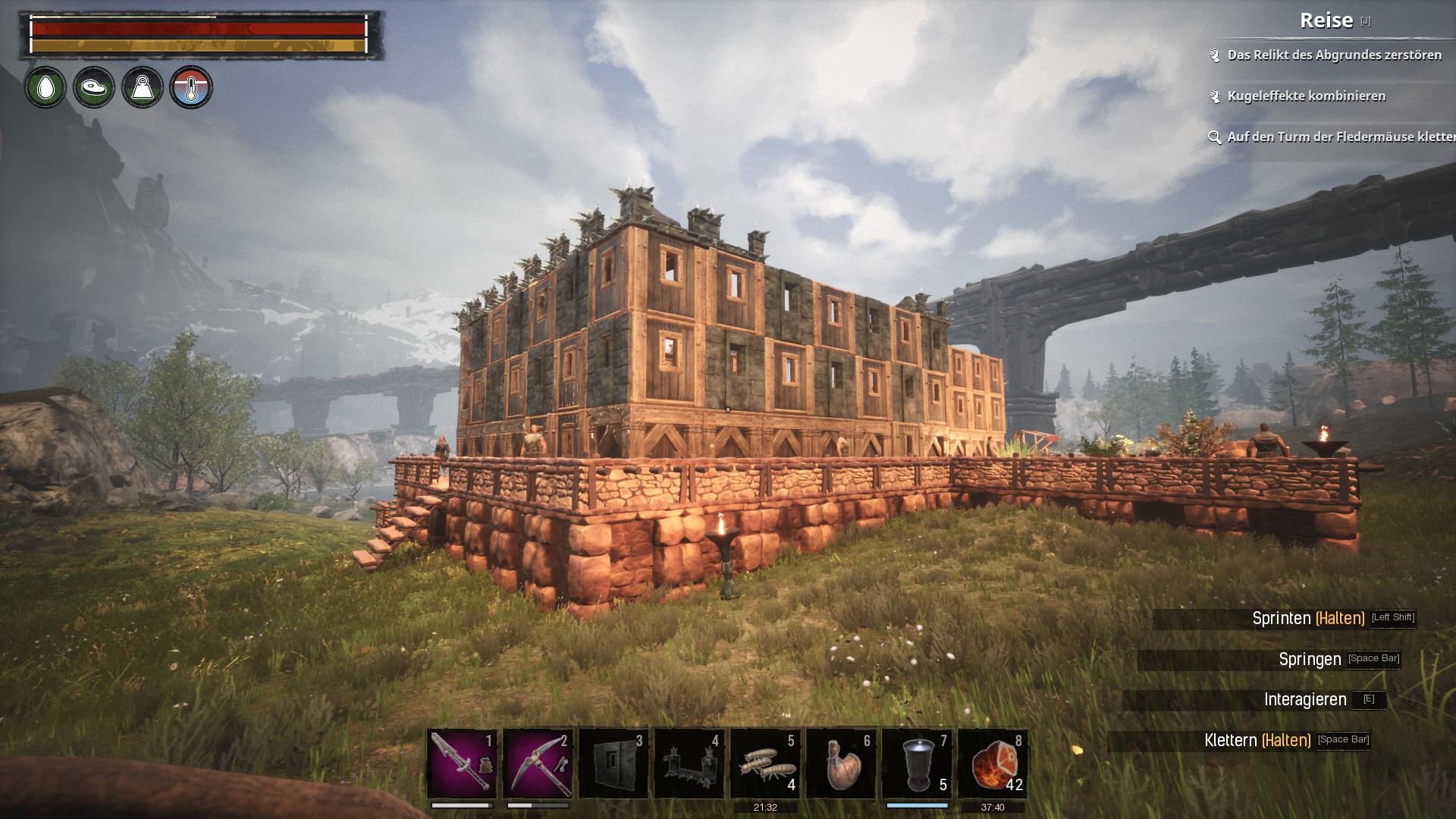Click the hunger steak status icon
Viewport: 1456px width, 819px height.
(94, 88)
